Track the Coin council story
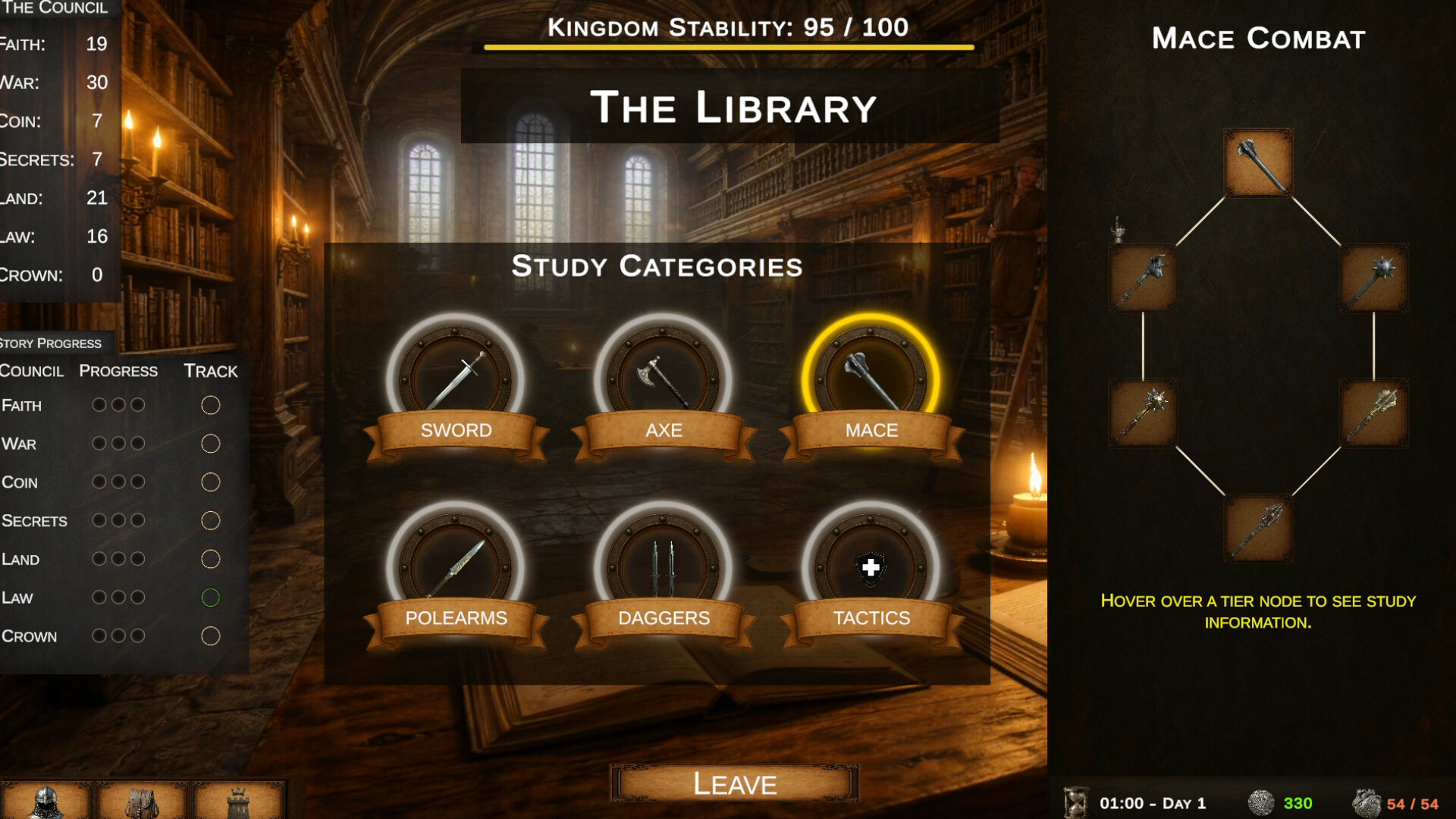 click(x=211, y=482)
